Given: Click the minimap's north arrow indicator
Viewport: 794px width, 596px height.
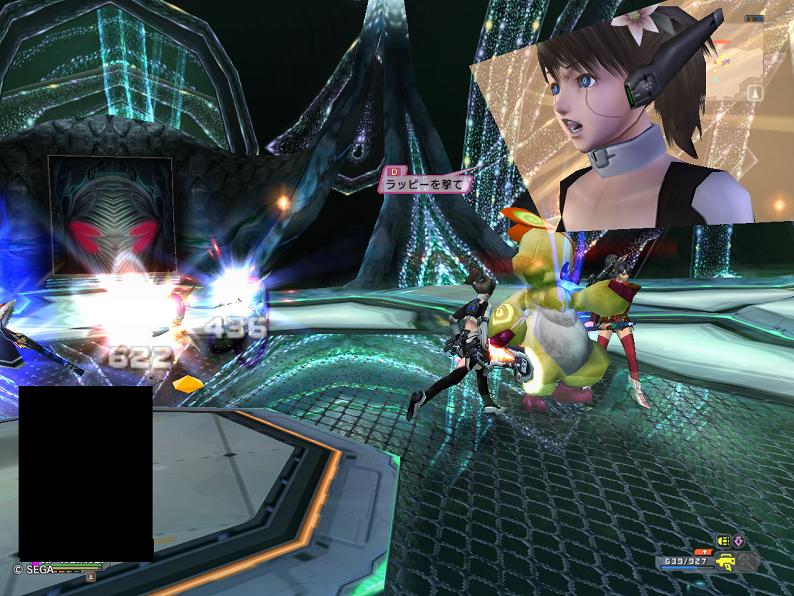Looking at the screenshot, I should pyautogui.click(x=754, y=92).
